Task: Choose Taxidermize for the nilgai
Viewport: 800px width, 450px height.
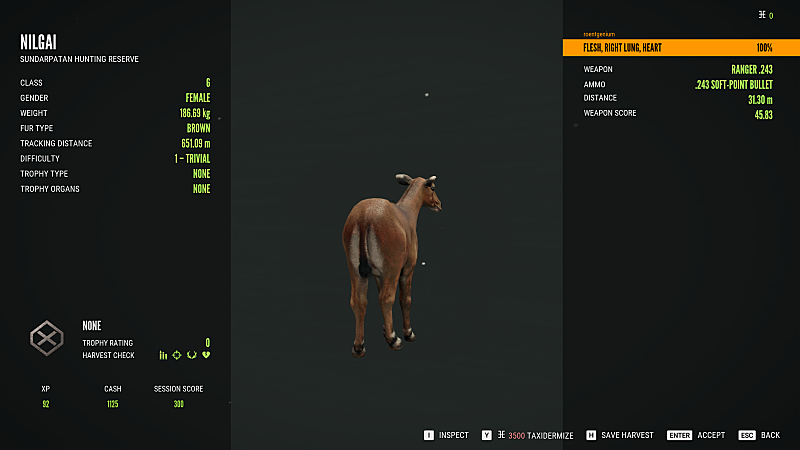Action: pyautogui.click(x=531, y=435)
